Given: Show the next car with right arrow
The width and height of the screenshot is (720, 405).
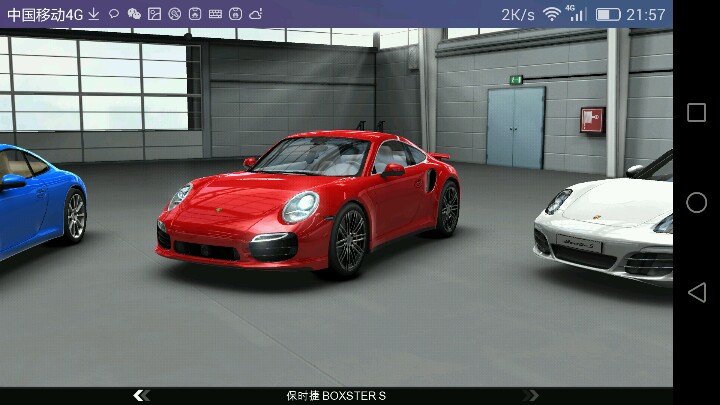Looking at the screenshot, I should [530, 396].
